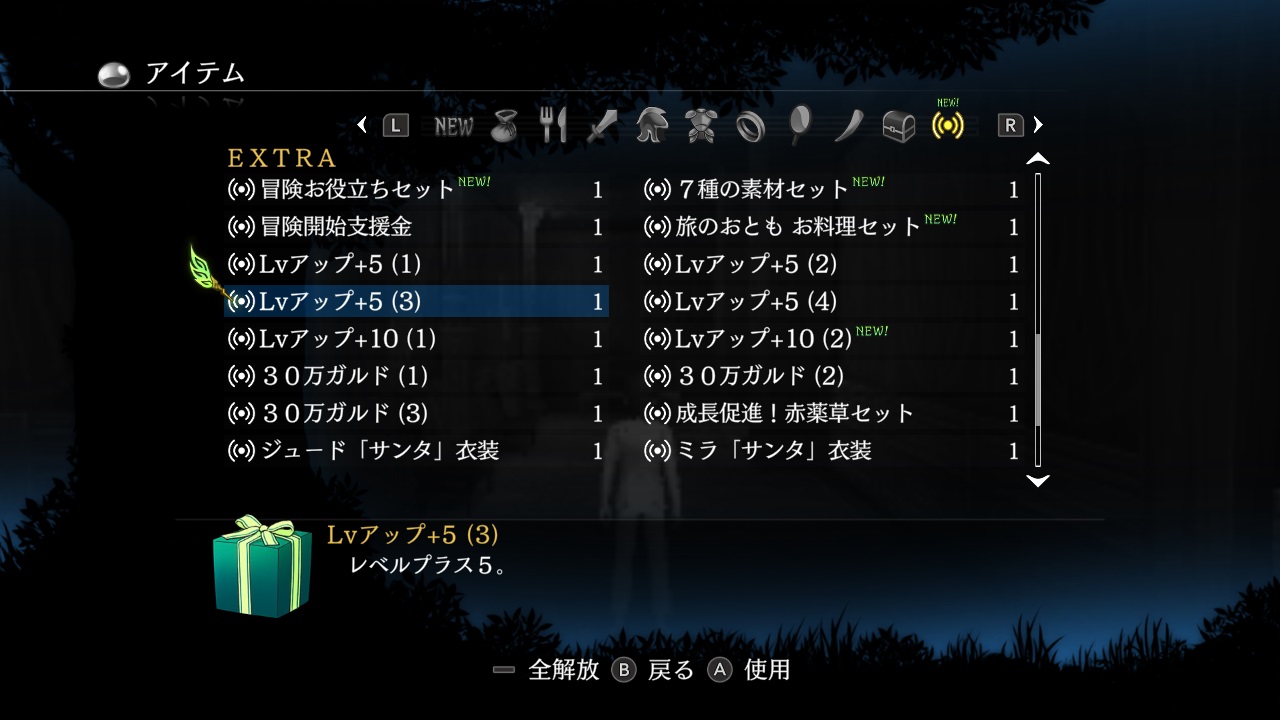Image resolution: width=1280 pixels, height=720 pixels.
Task: Click the green gift box thumbnail
Action: point(262,568)
